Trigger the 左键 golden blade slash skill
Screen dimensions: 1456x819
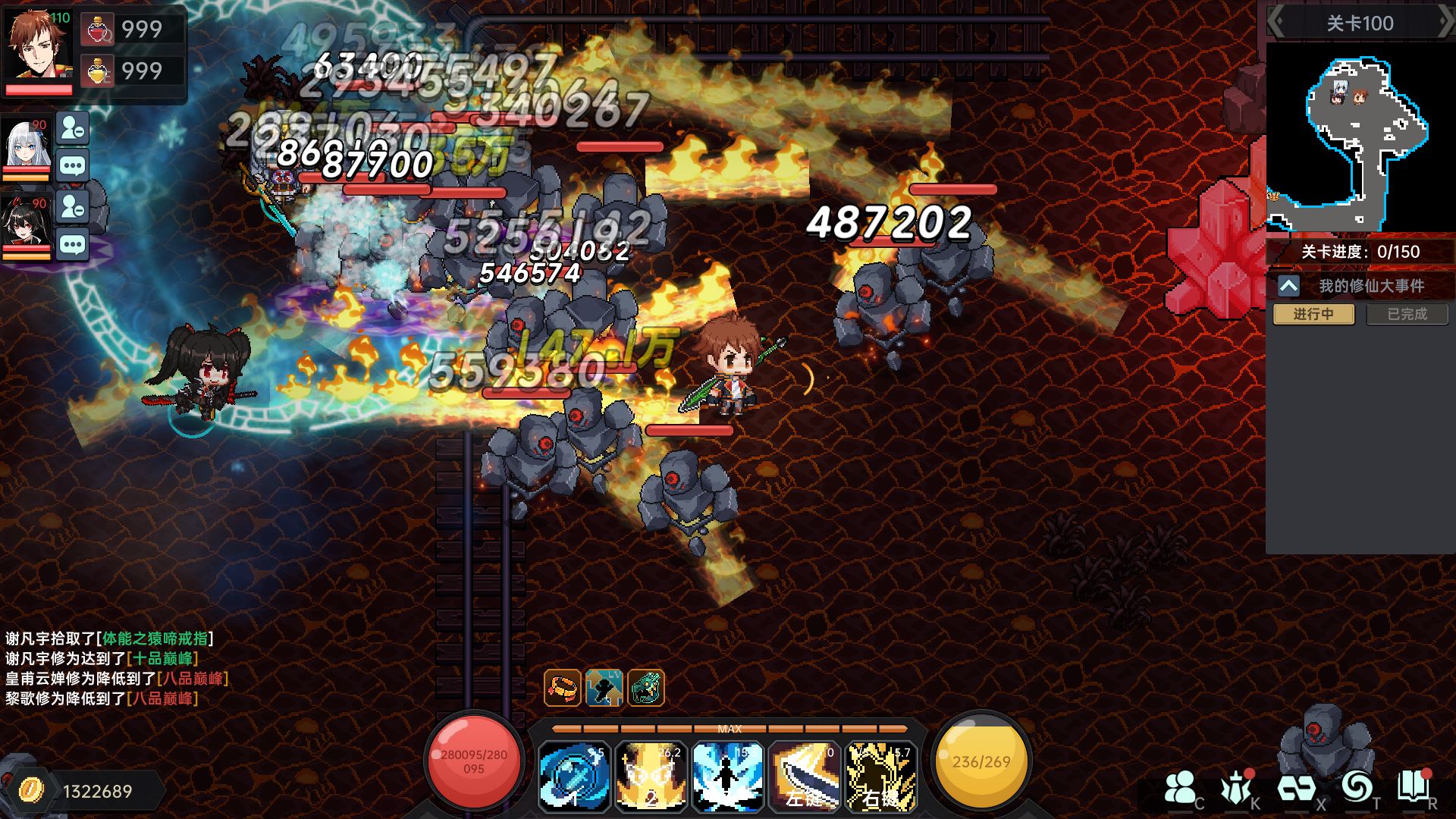click(804, 777)
